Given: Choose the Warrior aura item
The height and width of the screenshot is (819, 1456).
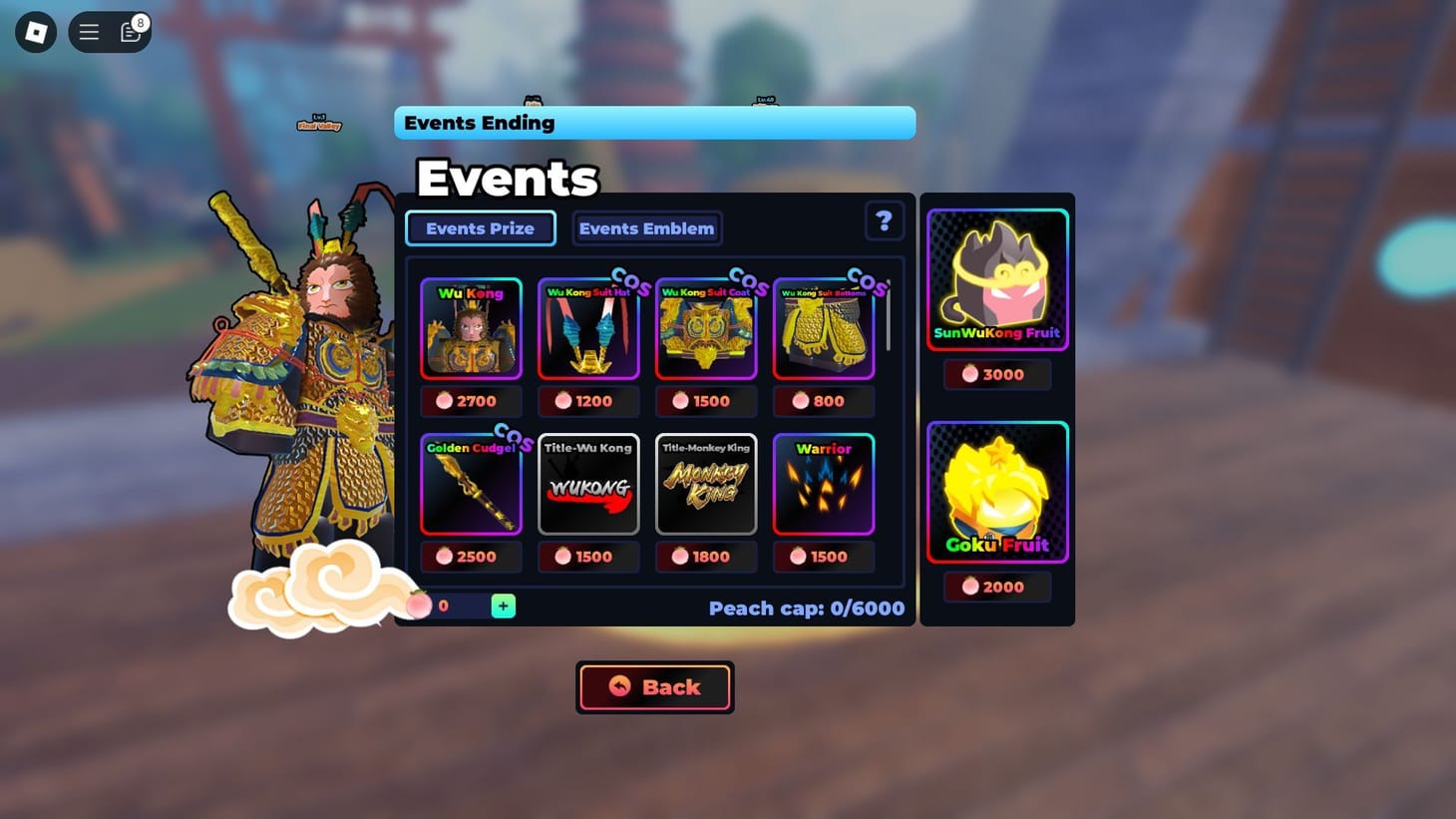Looking at the screenshot, I should (824, 485).
